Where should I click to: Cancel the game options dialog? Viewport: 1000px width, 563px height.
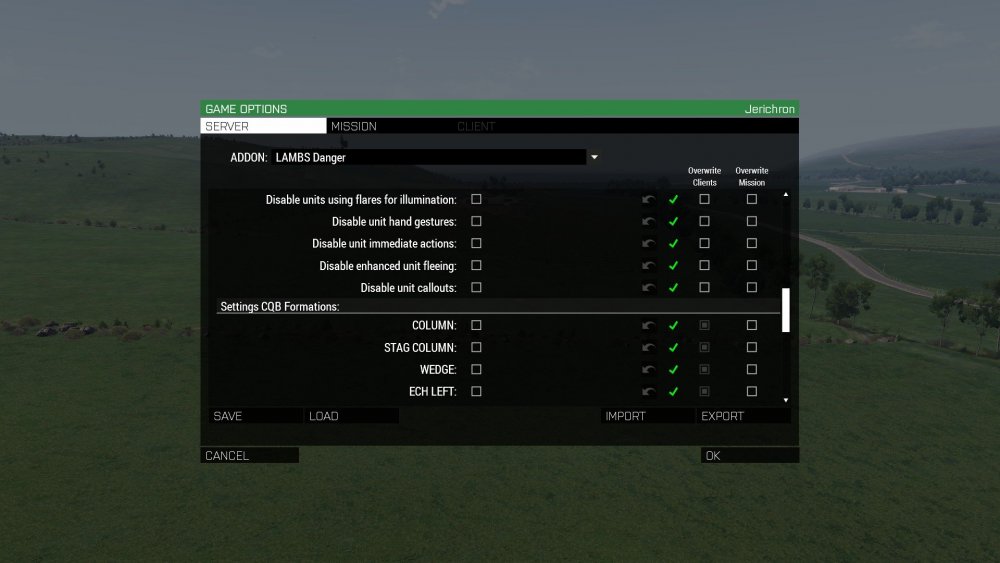[249, 456]
